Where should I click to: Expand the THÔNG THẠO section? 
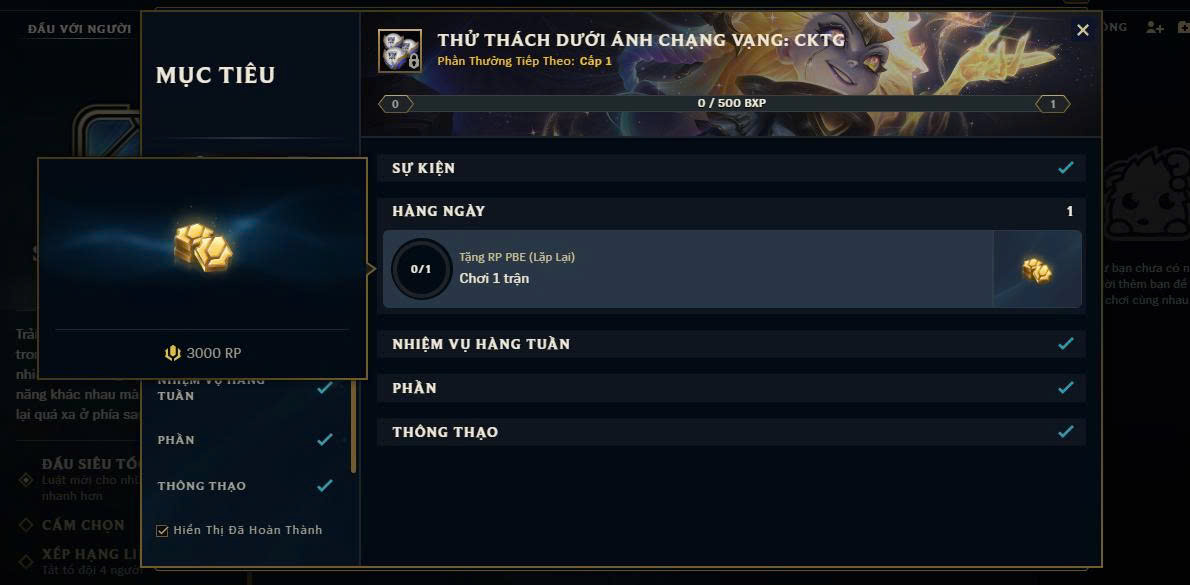pyautogui.click(x=731, y=432)
